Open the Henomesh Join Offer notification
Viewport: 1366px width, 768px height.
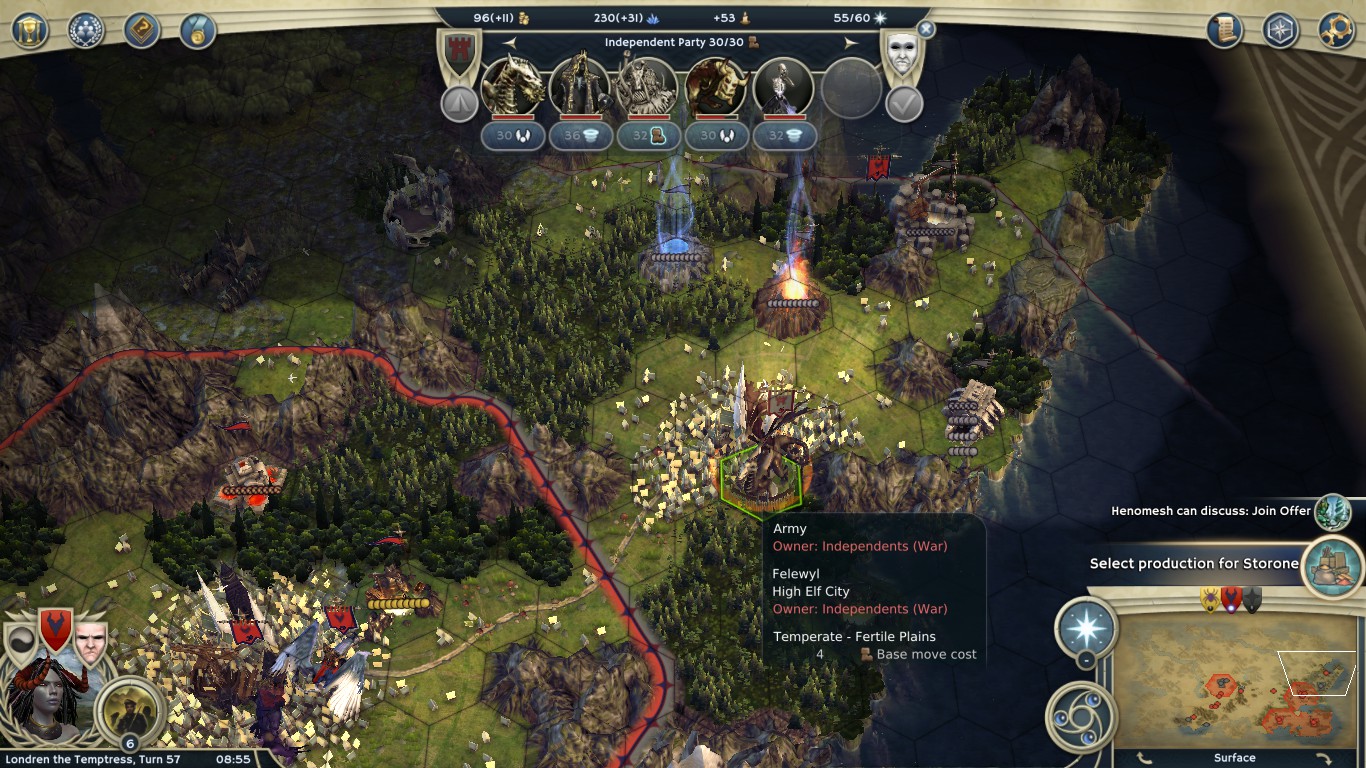1332,512
